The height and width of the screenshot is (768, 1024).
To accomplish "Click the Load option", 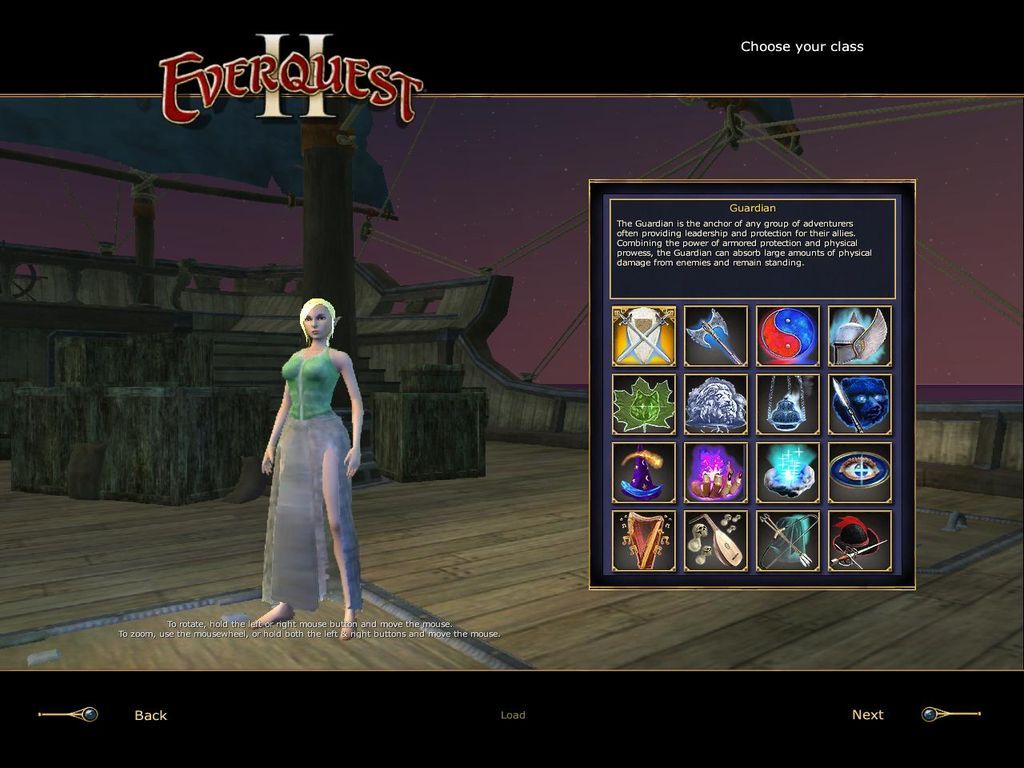I will coord(513,715).
